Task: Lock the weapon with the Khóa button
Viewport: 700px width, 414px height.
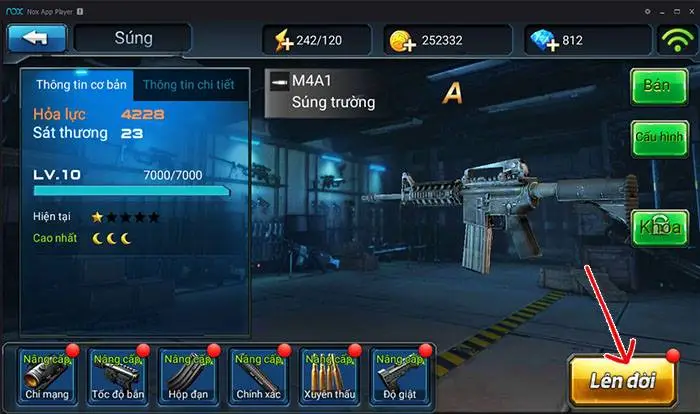Action: (656, 226)
